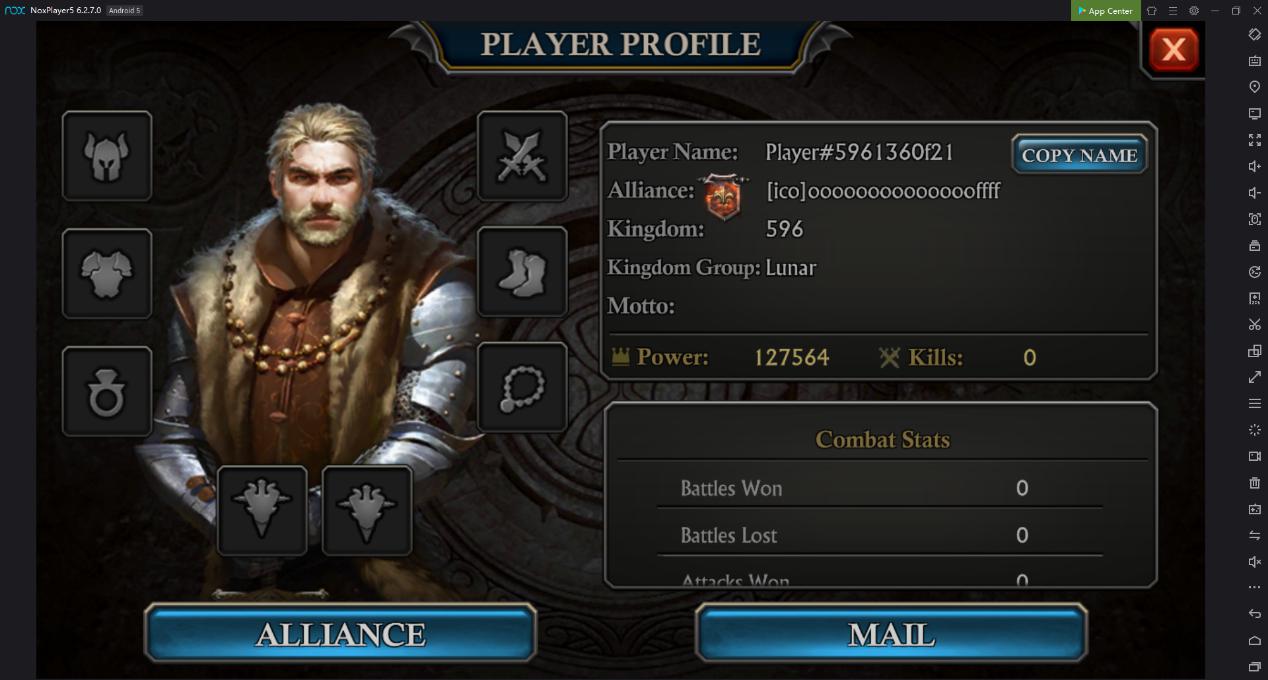Open the Nox App Center

pos(1105,11)
